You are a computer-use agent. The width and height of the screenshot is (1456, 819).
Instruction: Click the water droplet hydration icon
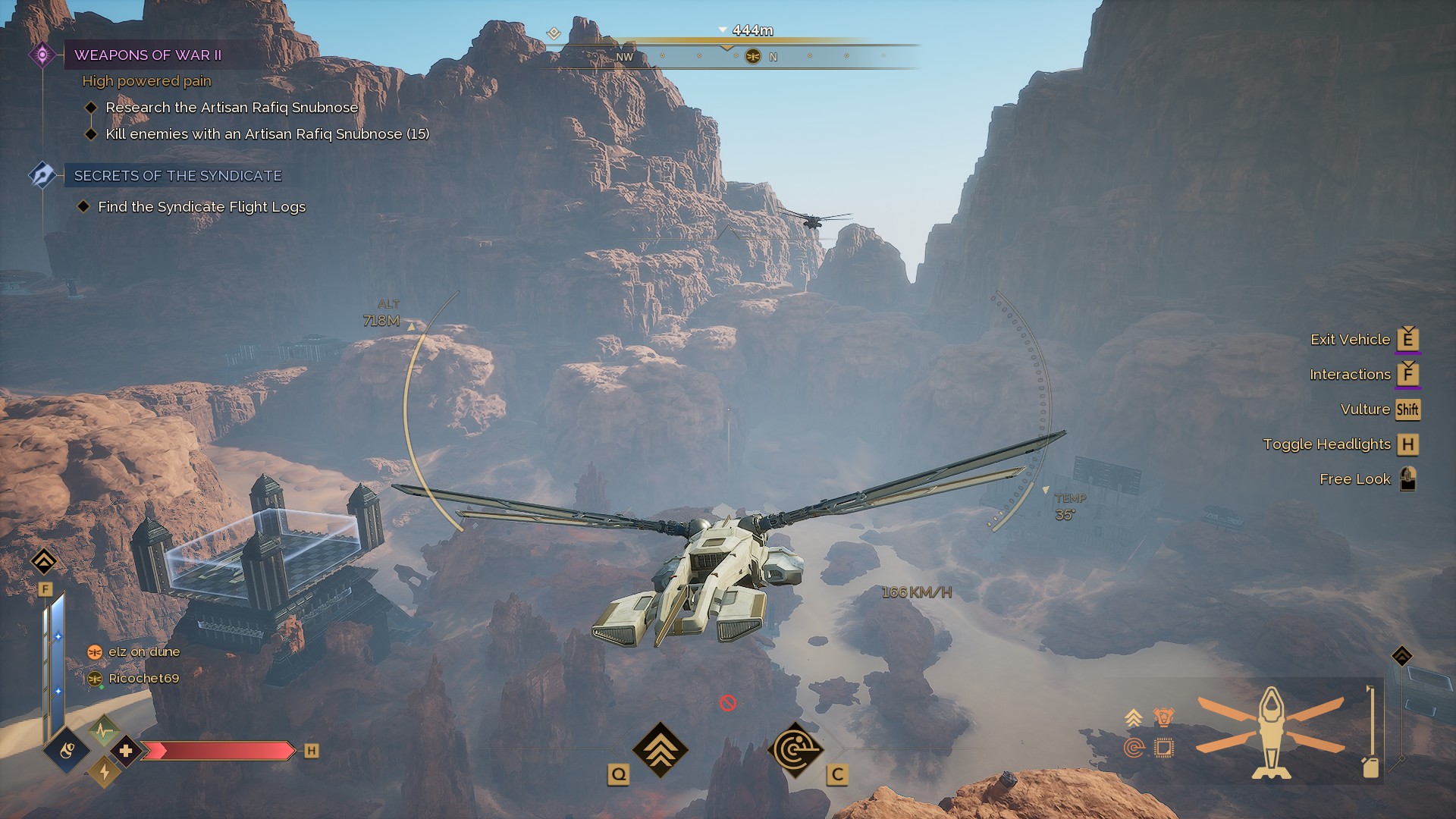[x=67, y=751]
